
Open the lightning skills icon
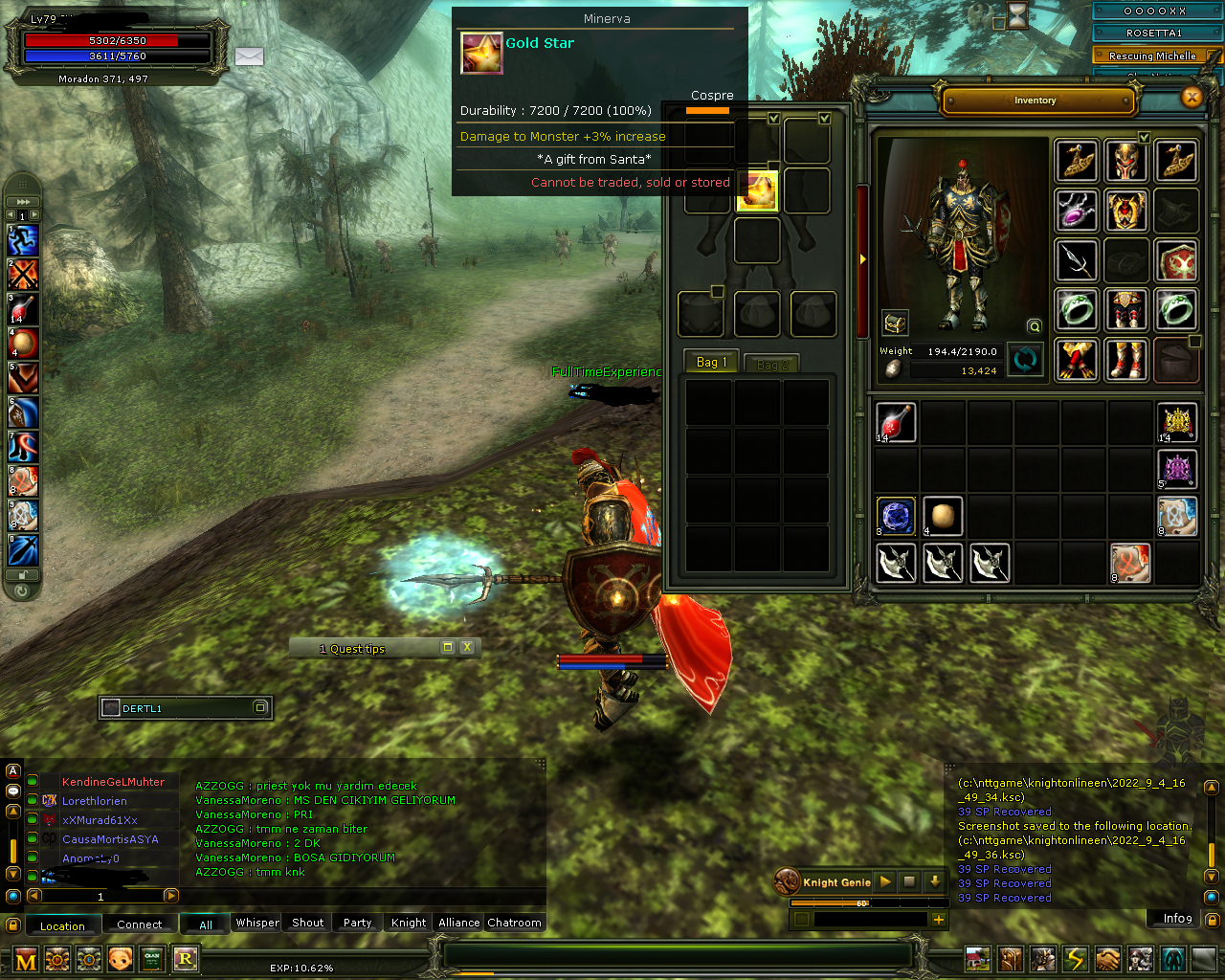coord(1075,958)
